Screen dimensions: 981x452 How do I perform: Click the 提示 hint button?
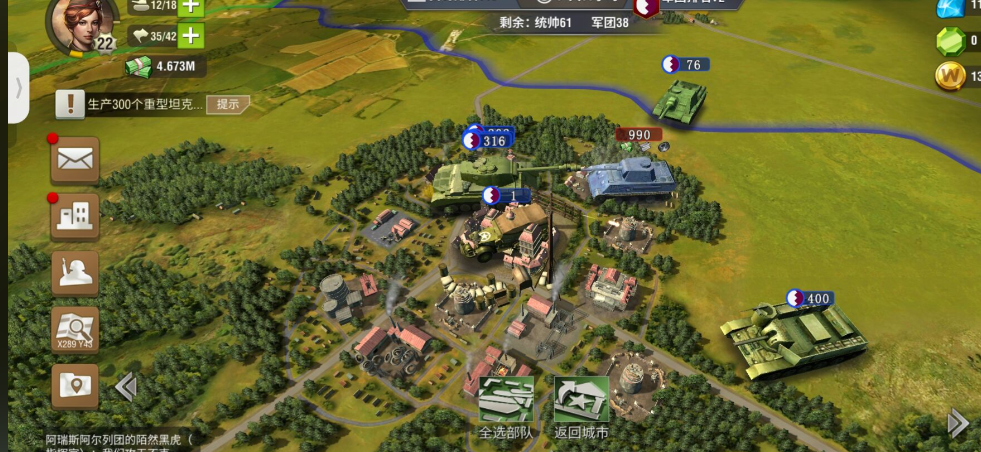[228, 104]
